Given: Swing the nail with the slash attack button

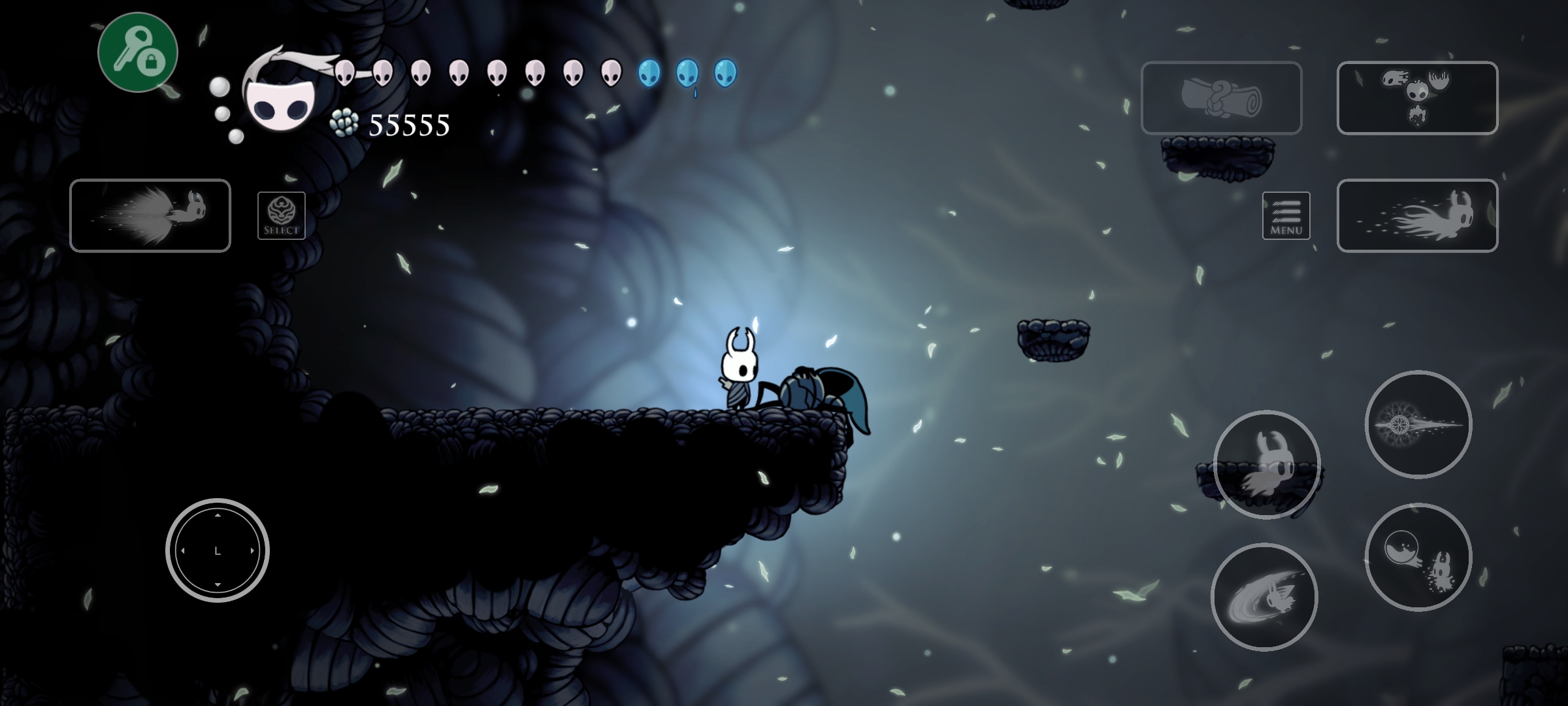Looking at the screenshot, I should coord(1264,597).
